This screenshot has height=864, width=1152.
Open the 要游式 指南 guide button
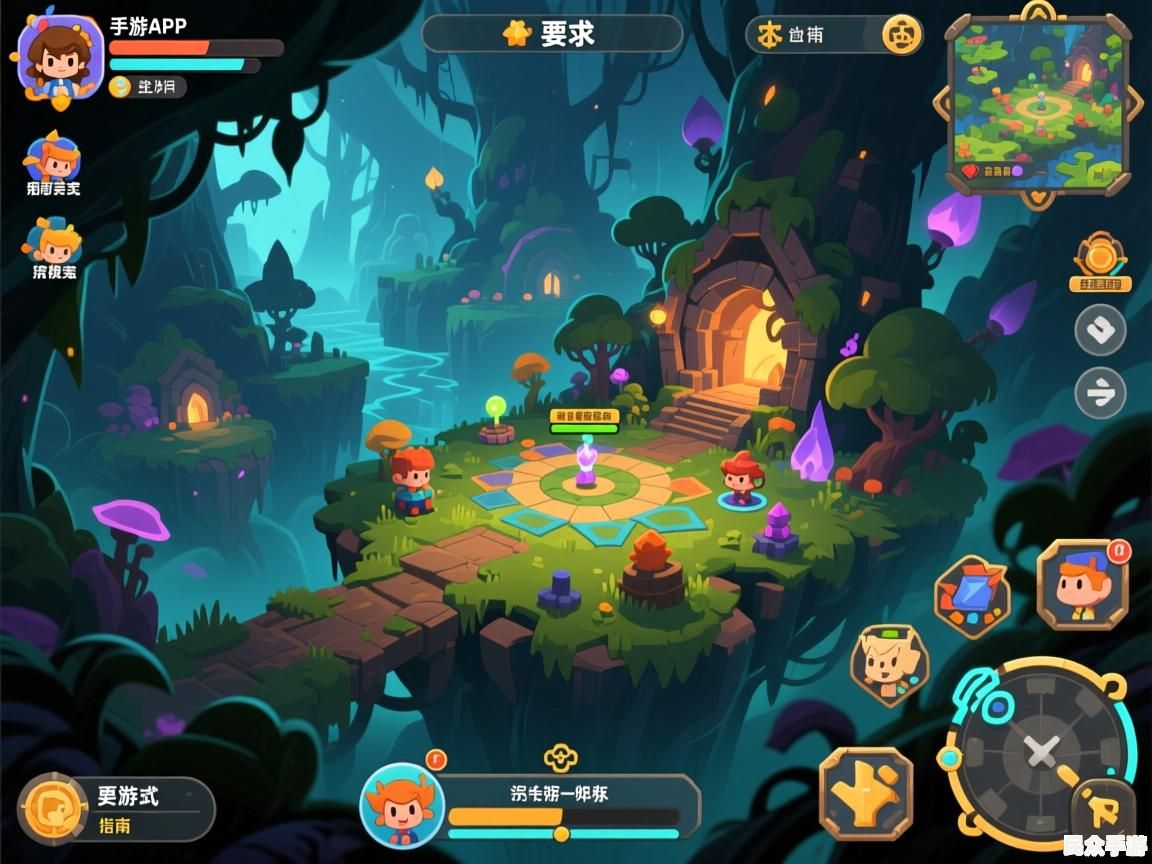coord(116,809)
